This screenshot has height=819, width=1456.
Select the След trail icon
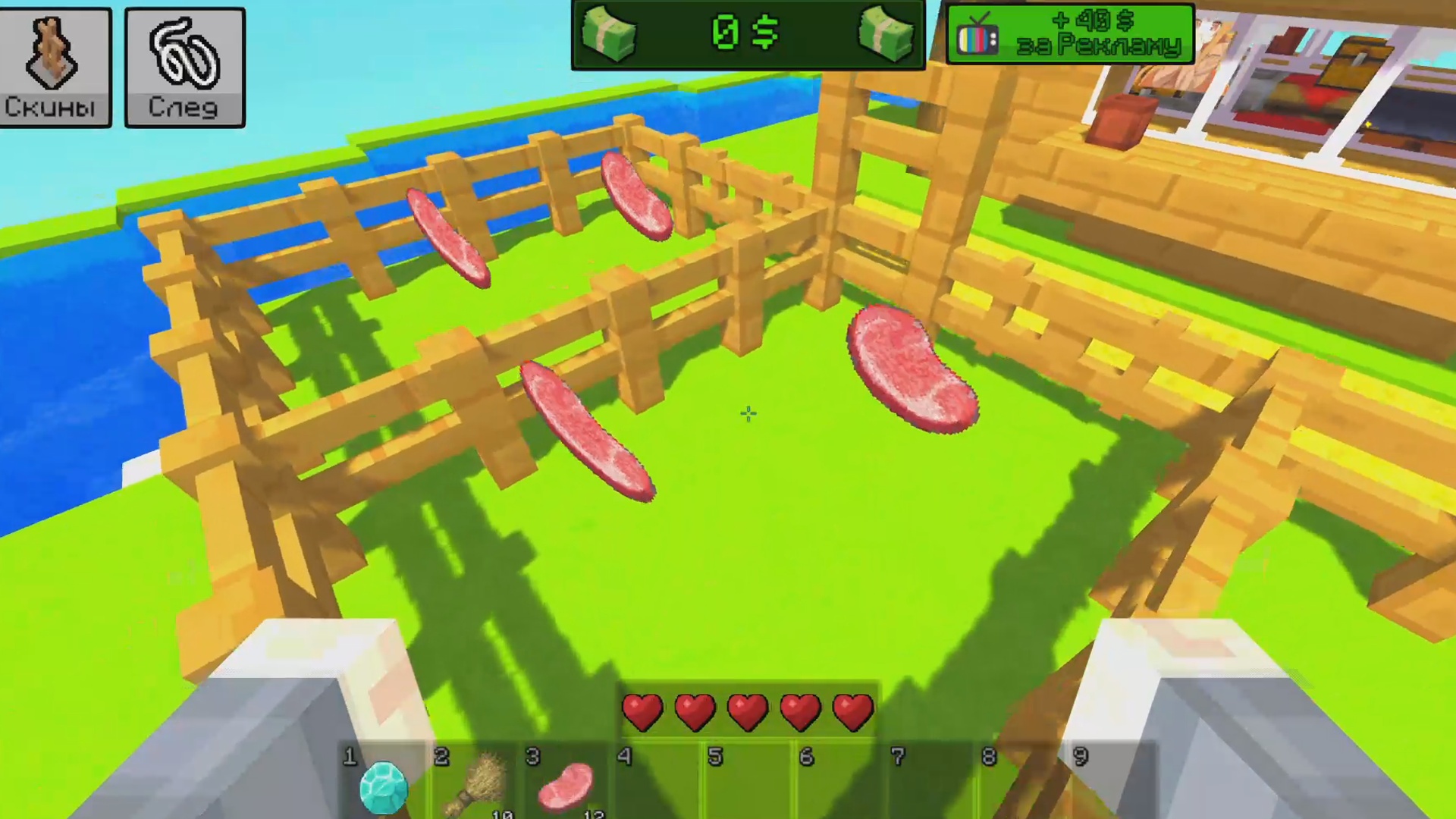click(184, 64)
